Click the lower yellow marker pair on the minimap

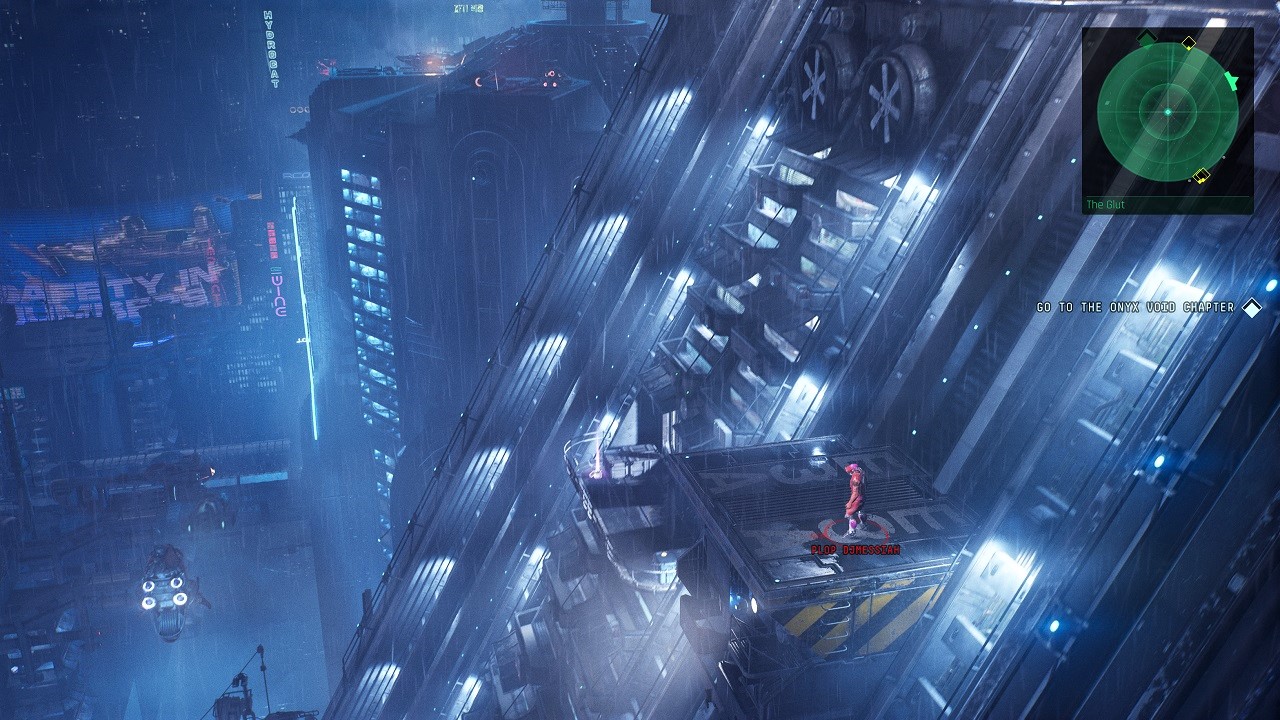[1201, 176]
